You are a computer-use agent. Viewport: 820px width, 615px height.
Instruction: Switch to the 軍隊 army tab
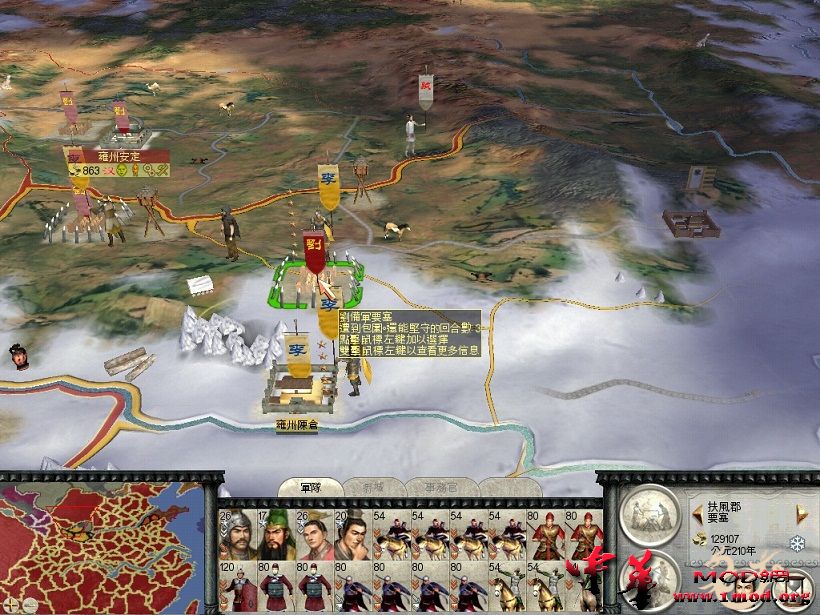point(310,487)
